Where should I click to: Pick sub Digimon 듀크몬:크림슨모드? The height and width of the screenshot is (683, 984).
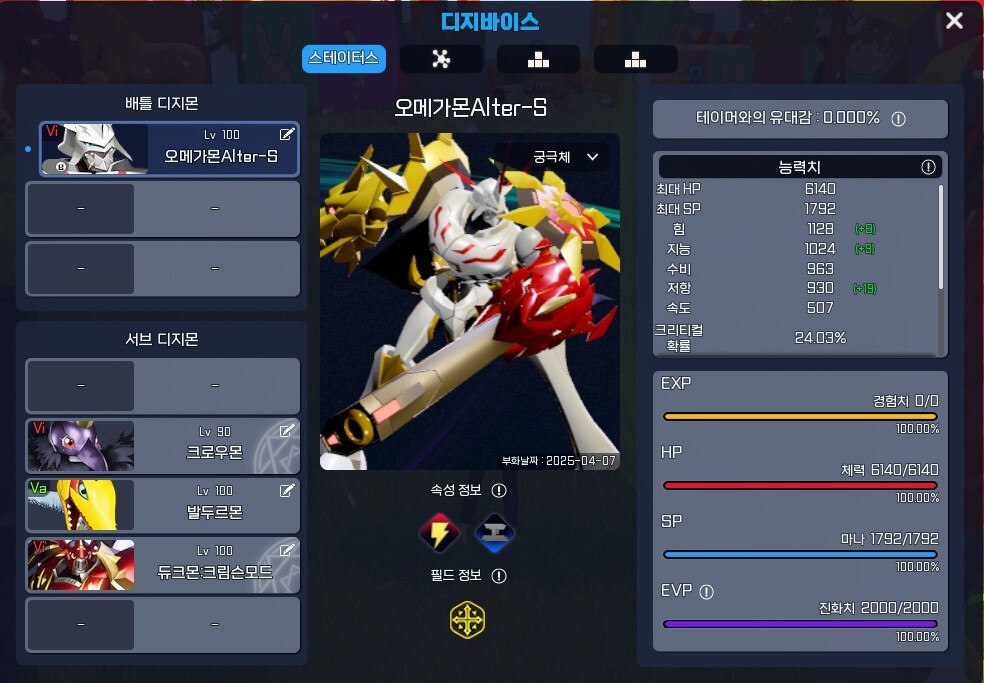[x=162, y=565]
